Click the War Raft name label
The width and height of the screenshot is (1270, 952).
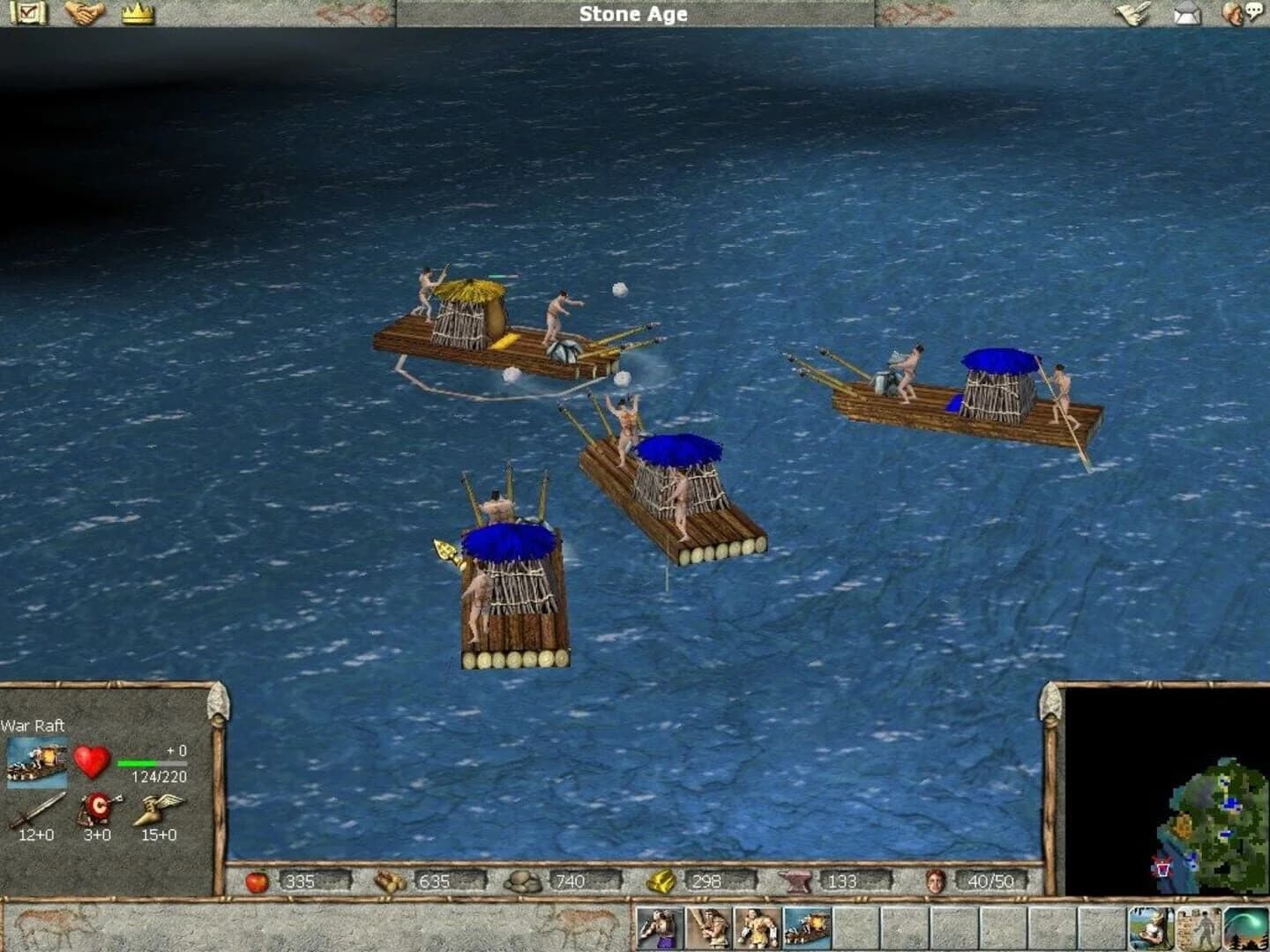coord(34,725)
